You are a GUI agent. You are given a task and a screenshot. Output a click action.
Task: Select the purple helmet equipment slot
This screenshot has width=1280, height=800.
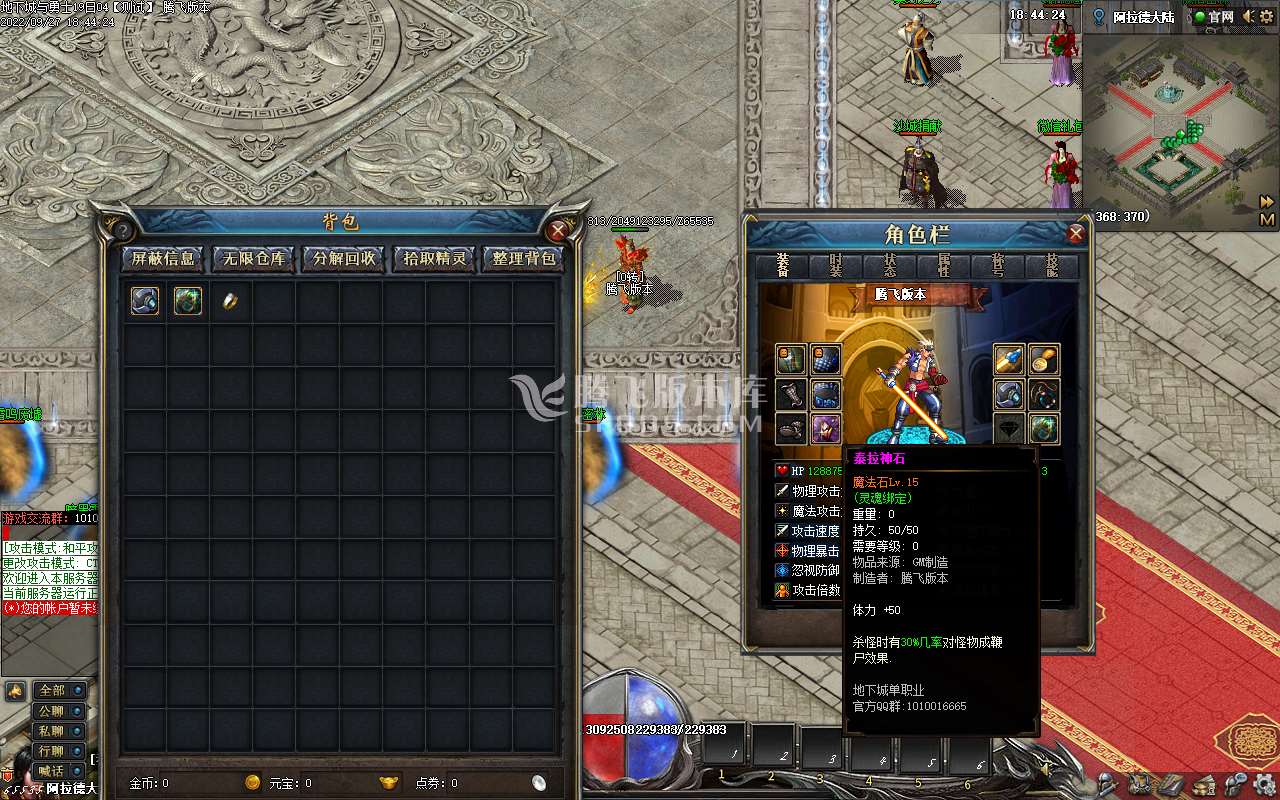click(825, 429)
